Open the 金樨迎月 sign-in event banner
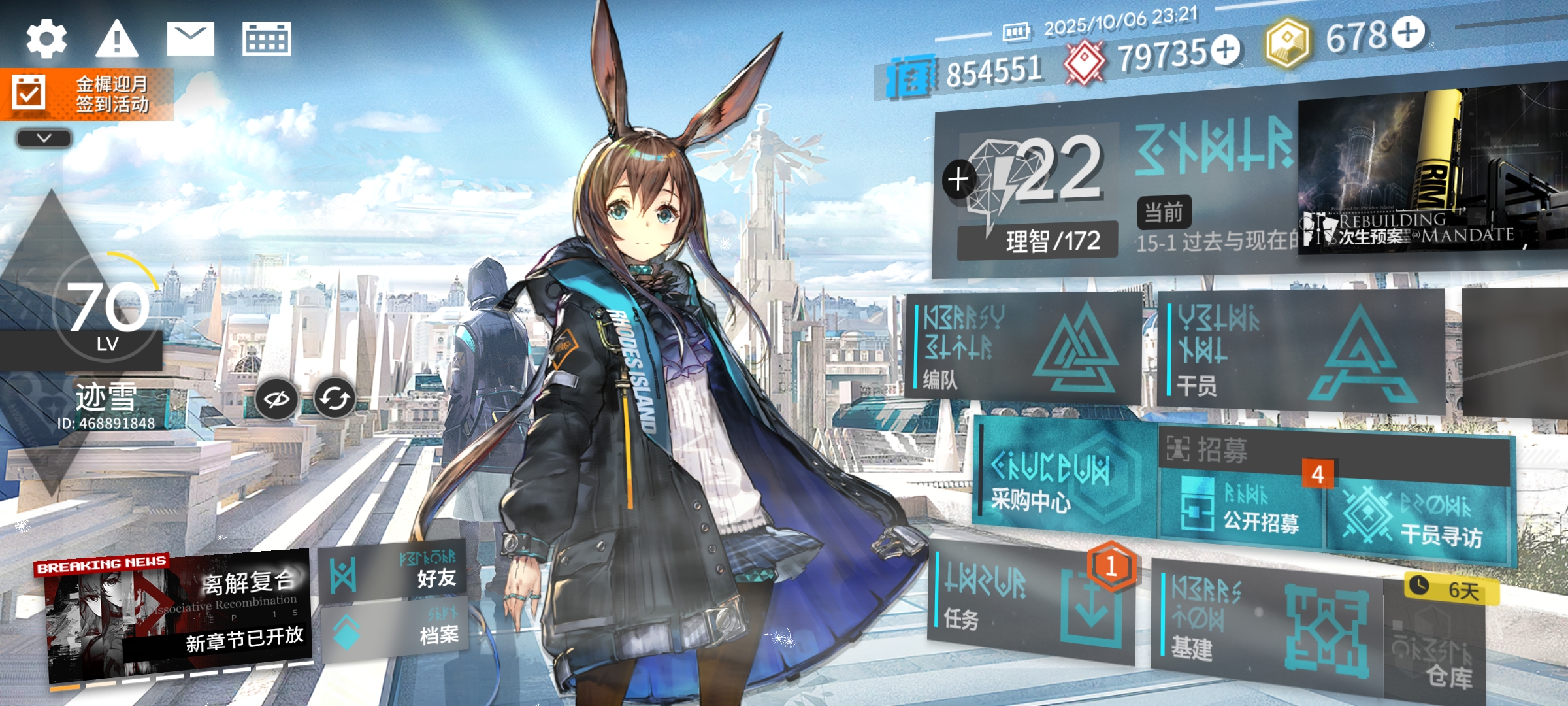This screenshot has width=1568, height=706. pyautogui.click(x=87, y=94)
